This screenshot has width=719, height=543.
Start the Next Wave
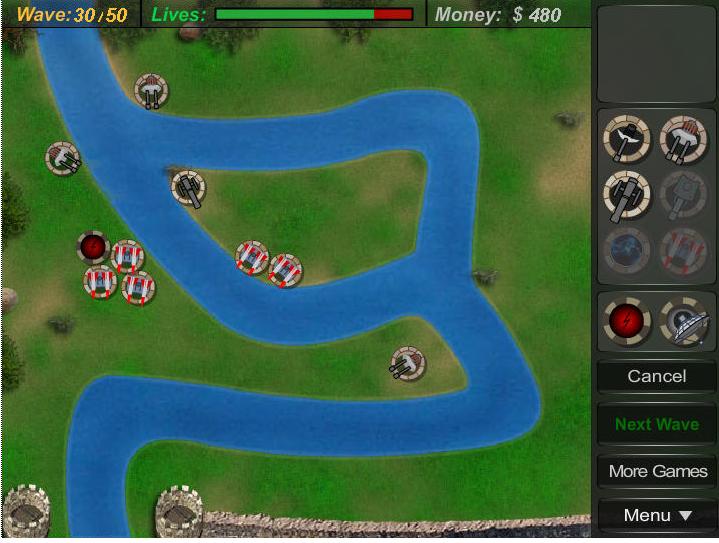pyautogui.click(x=656, y=424)
